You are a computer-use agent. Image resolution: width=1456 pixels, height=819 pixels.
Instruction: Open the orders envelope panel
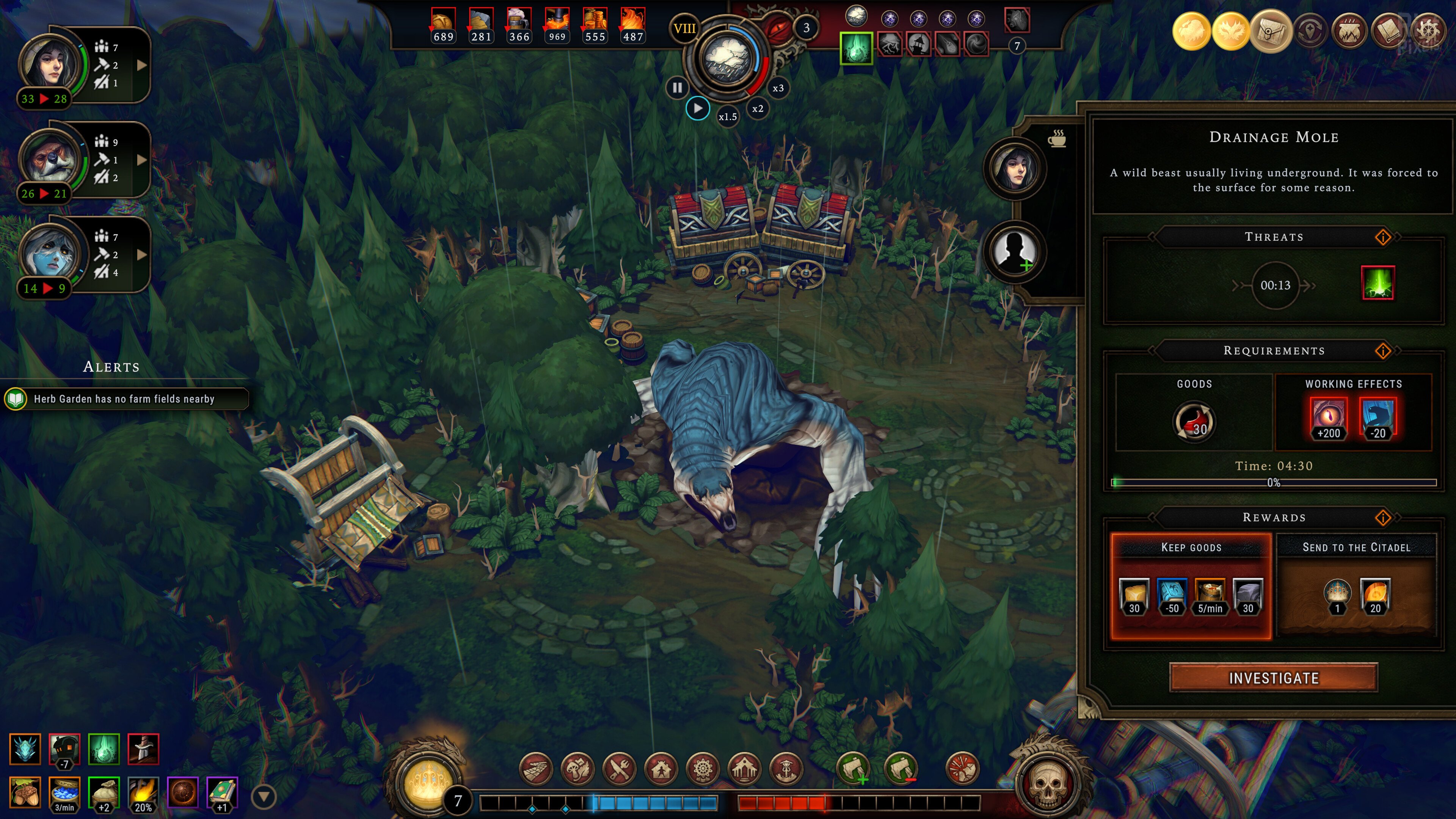1271,31
